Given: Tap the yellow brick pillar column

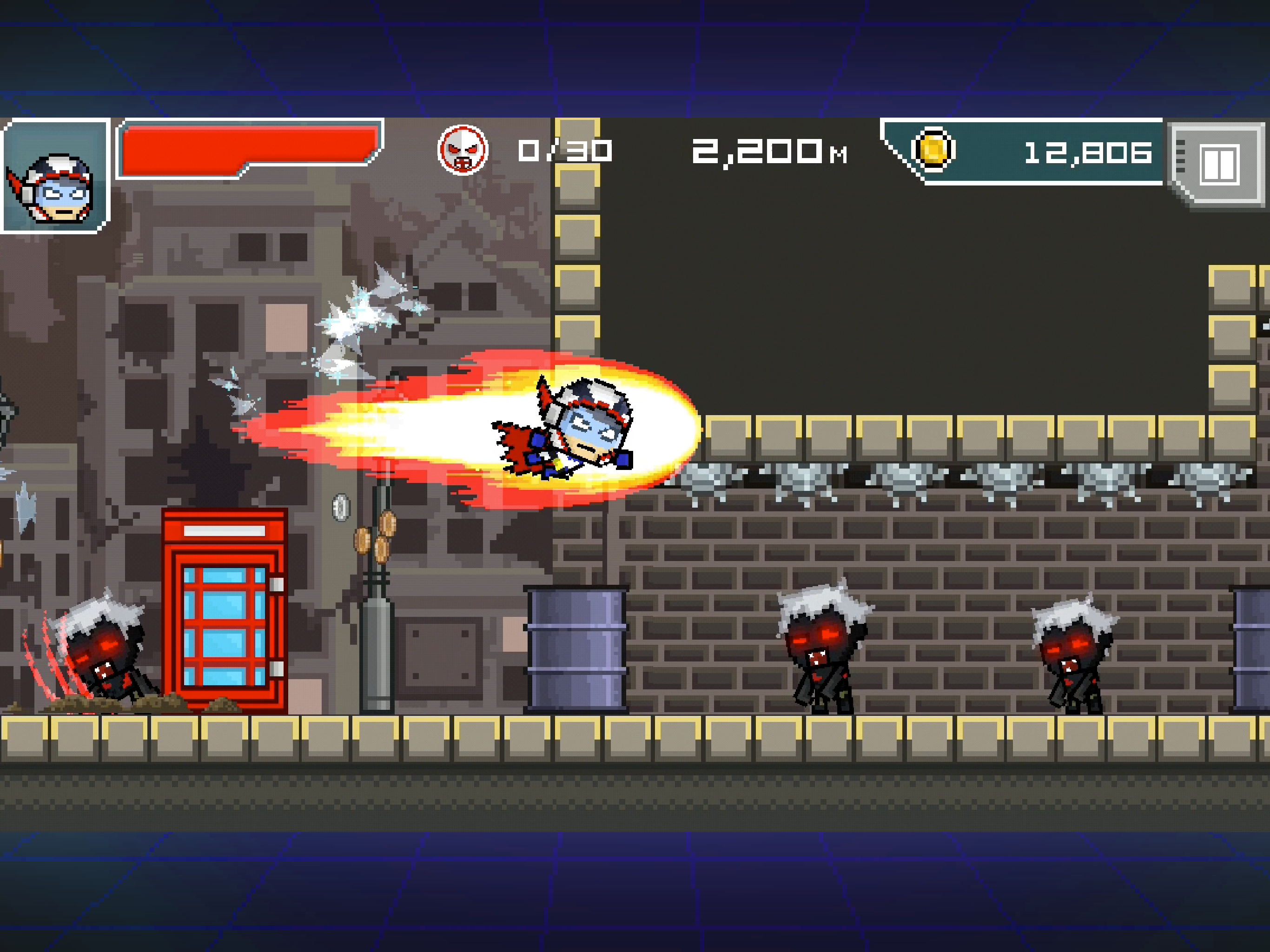Looking at the screenshot, I should [x=580, y=258].
